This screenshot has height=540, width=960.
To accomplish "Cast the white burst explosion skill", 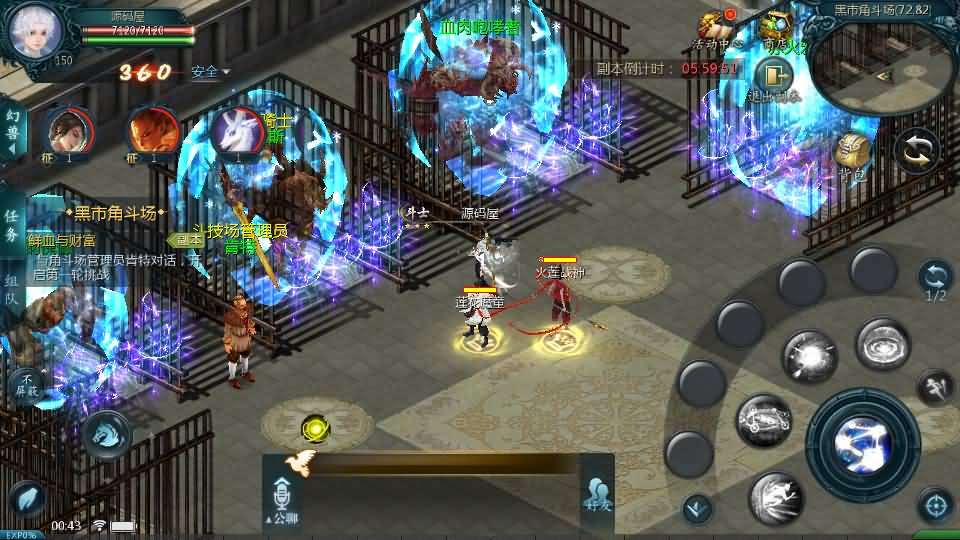I will click(x=809, y=357).
